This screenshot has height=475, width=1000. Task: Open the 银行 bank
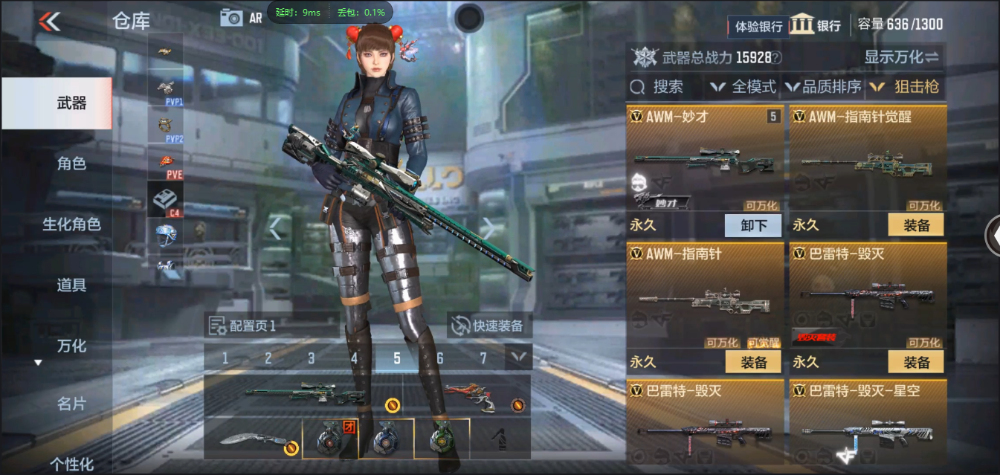pos(815,25)
